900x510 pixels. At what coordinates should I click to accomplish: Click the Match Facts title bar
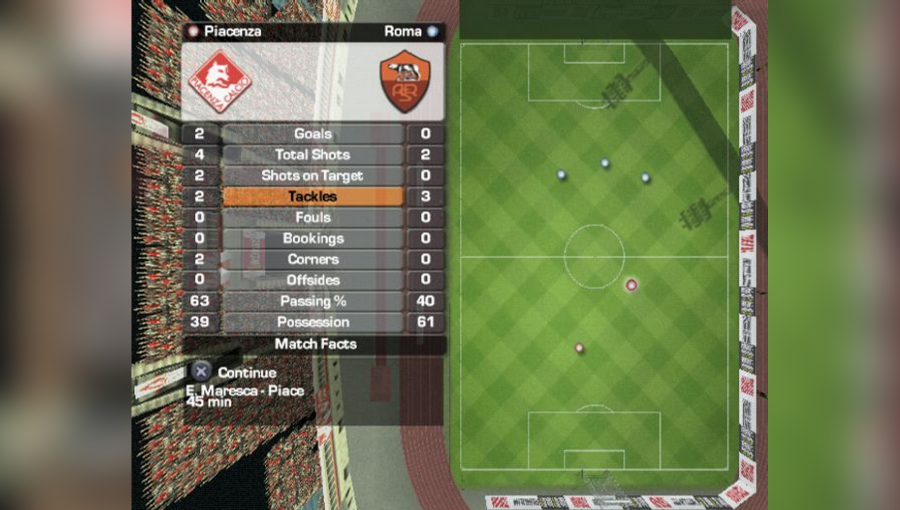[x=315, y=344]
